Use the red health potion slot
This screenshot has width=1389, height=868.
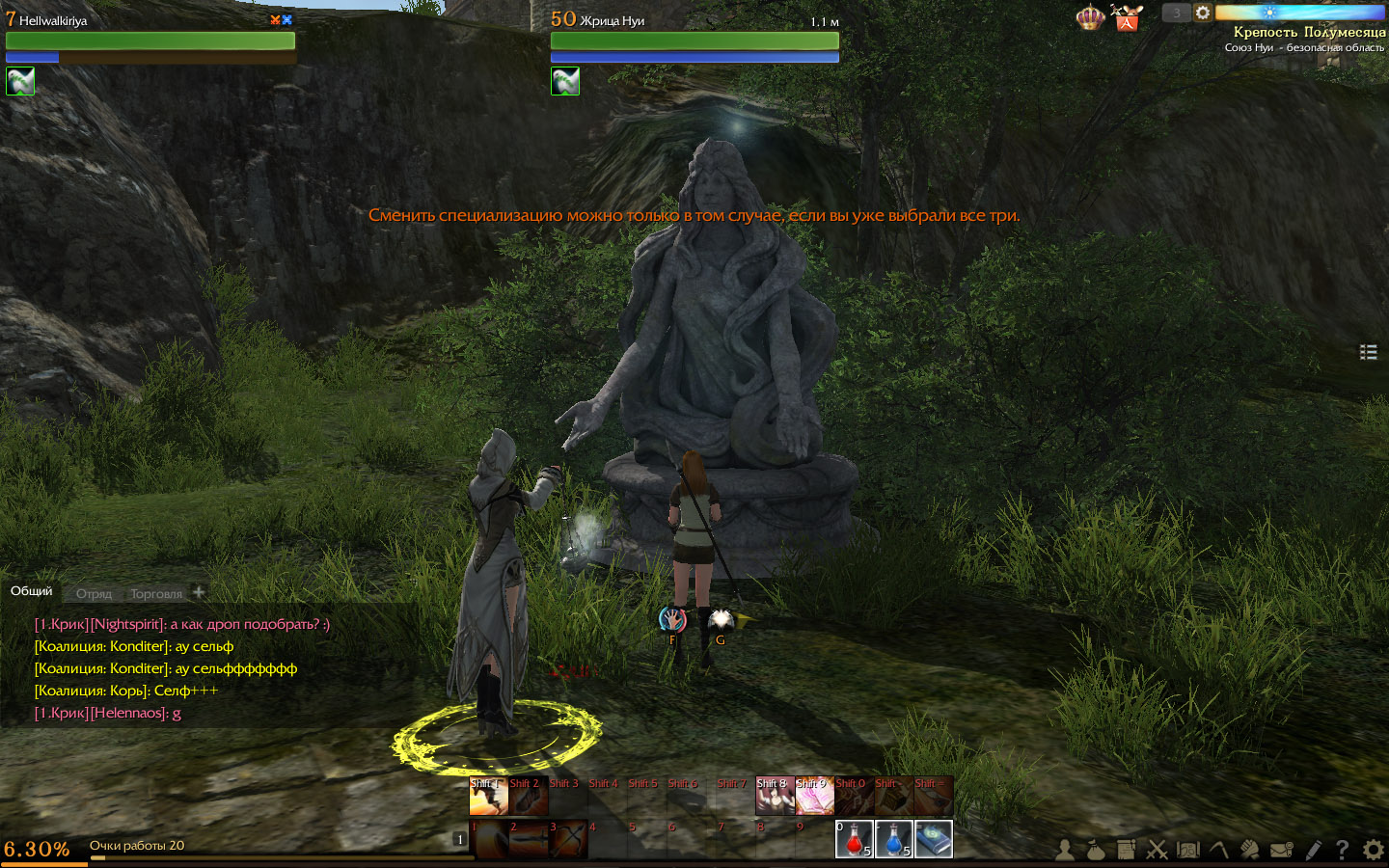(x=854, y=839)
